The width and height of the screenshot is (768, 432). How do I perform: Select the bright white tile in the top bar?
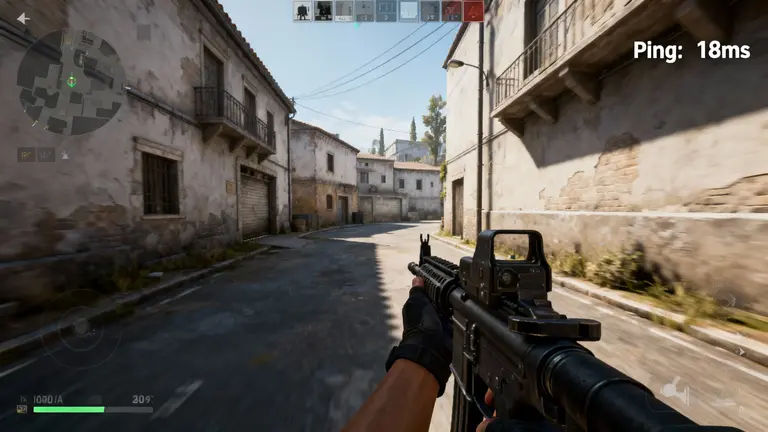[x=409, y=11]
